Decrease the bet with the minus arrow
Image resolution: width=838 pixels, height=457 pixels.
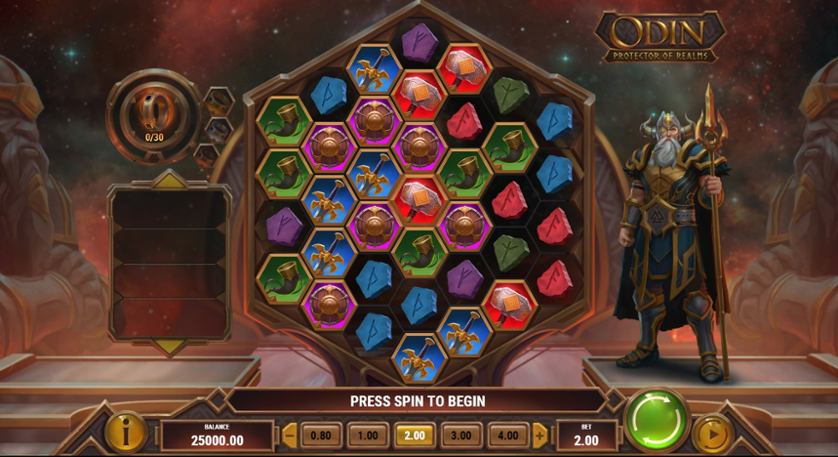click(290, 435)
